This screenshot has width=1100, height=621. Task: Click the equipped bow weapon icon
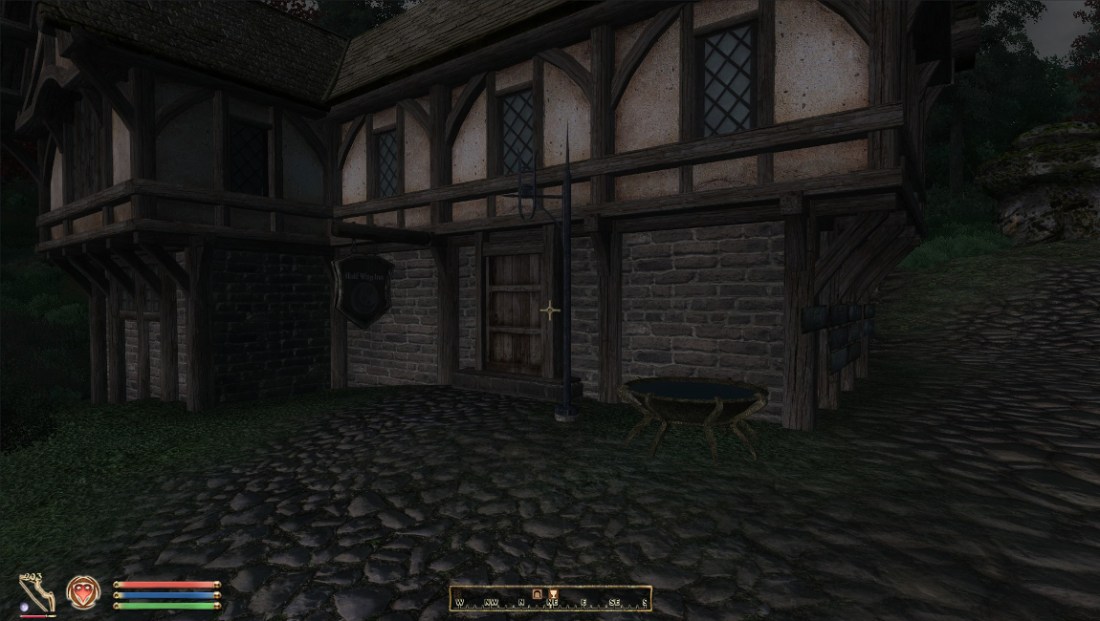click(x=36, y=592)
